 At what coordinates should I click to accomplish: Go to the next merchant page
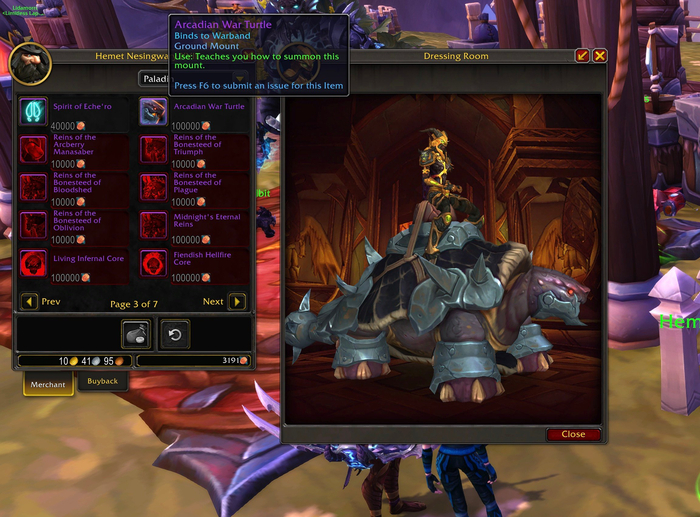(x=237, y=301)
